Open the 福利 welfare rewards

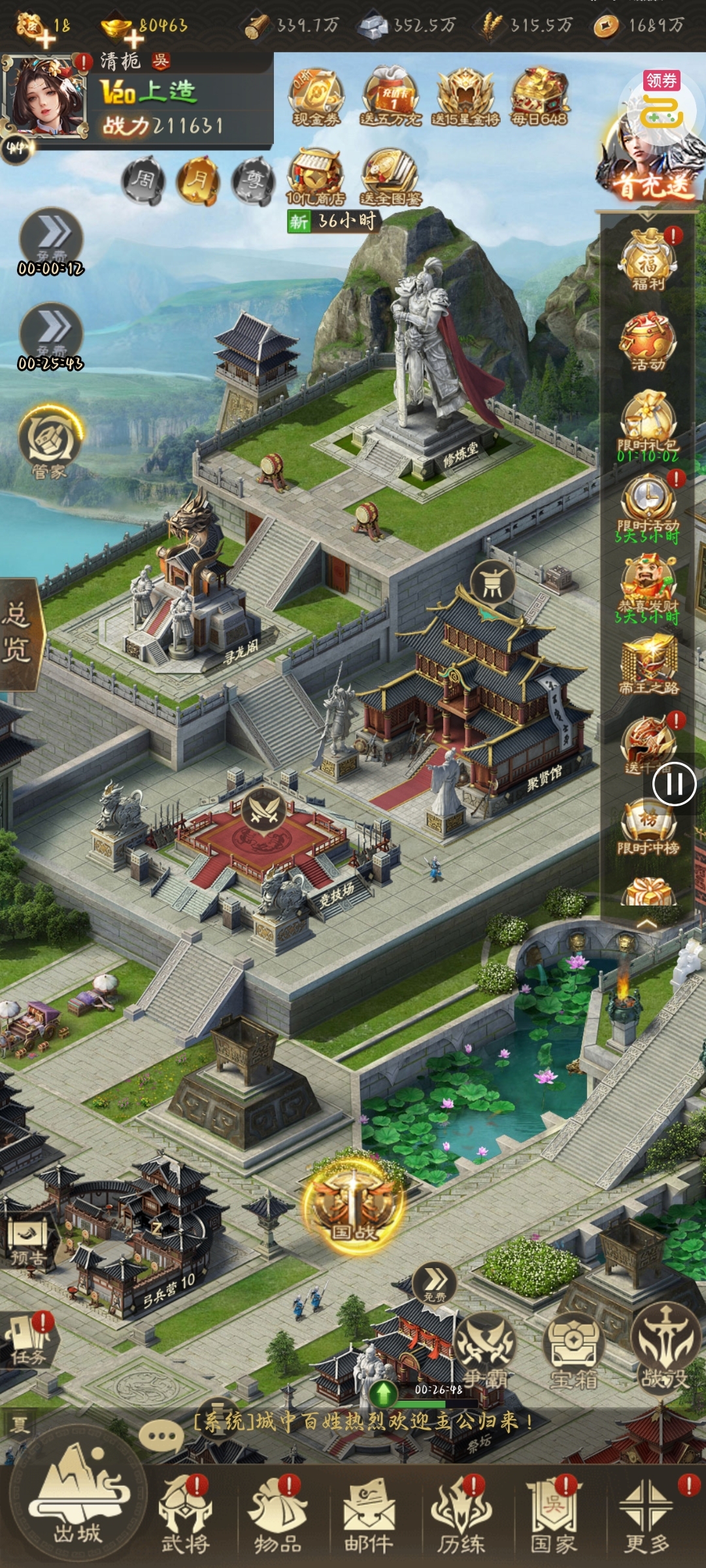pyautogui.click(x=648, y=259)
